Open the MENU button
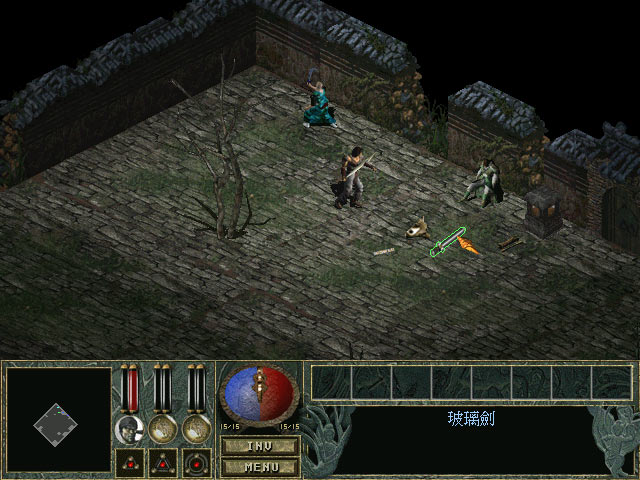 pos(259,465)
